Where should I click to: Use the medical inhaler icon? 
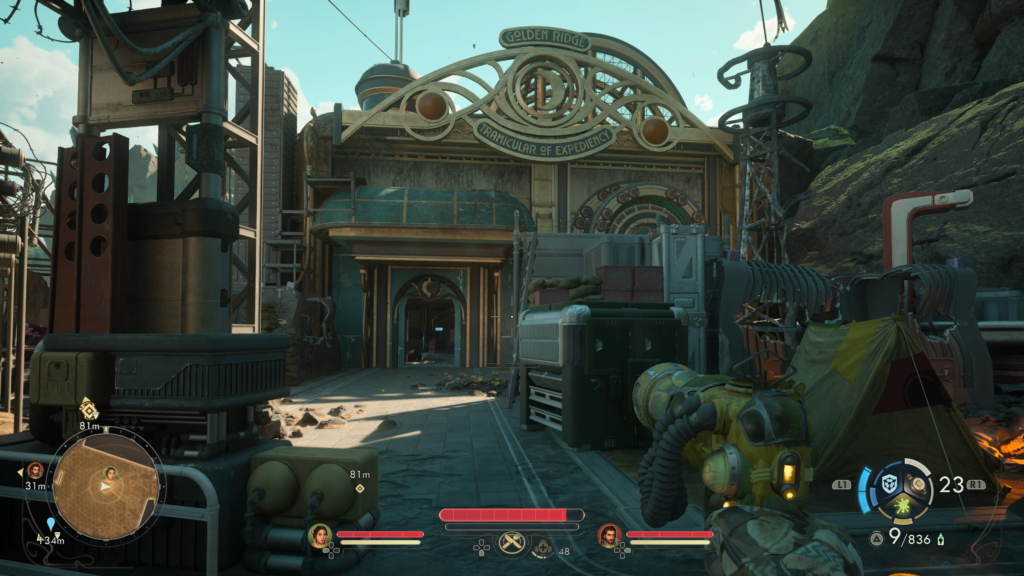543,547
